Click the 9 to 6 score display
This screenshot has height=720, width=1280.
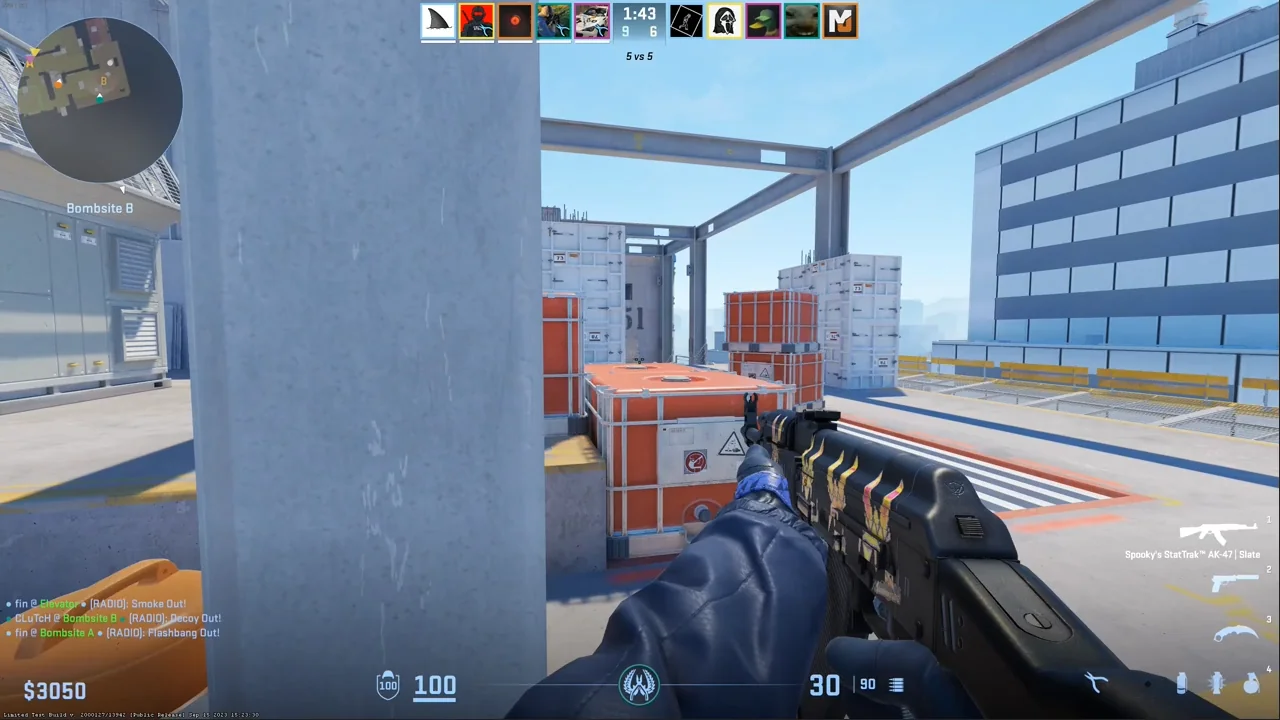(x=639, y=31)
